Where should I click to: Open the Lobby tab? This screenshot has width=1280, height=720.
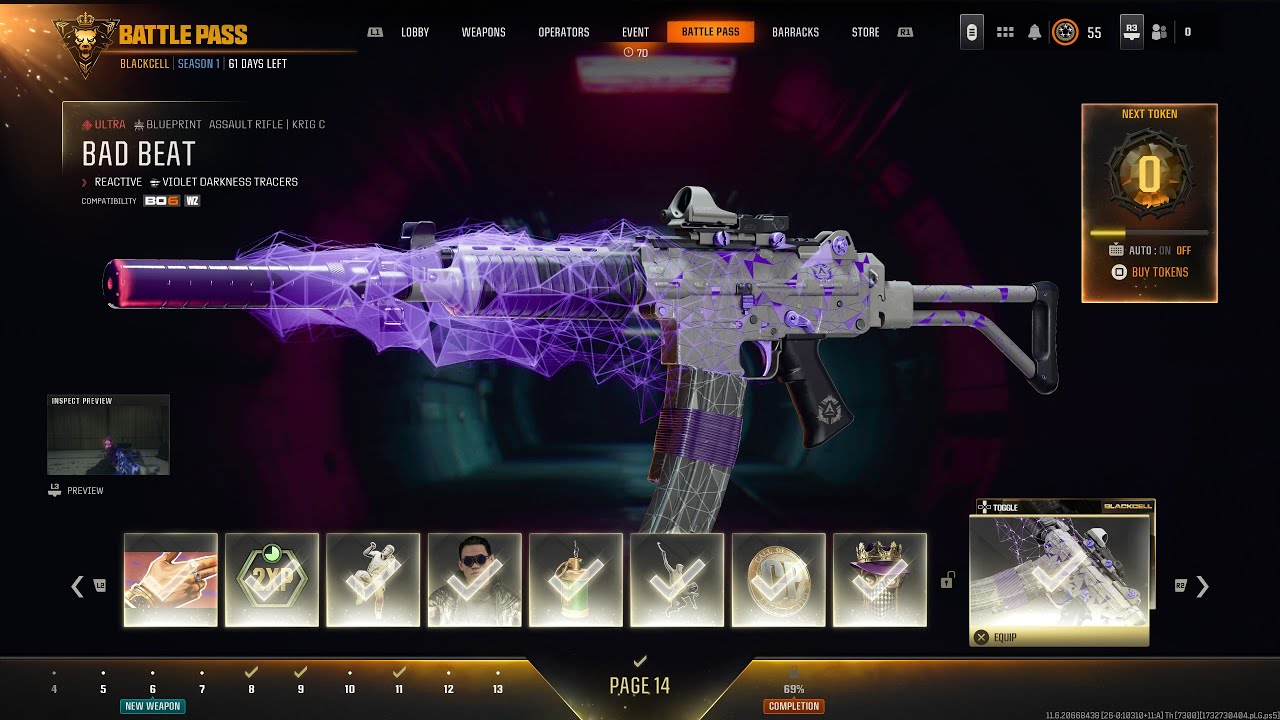click(x=415, y=32)
